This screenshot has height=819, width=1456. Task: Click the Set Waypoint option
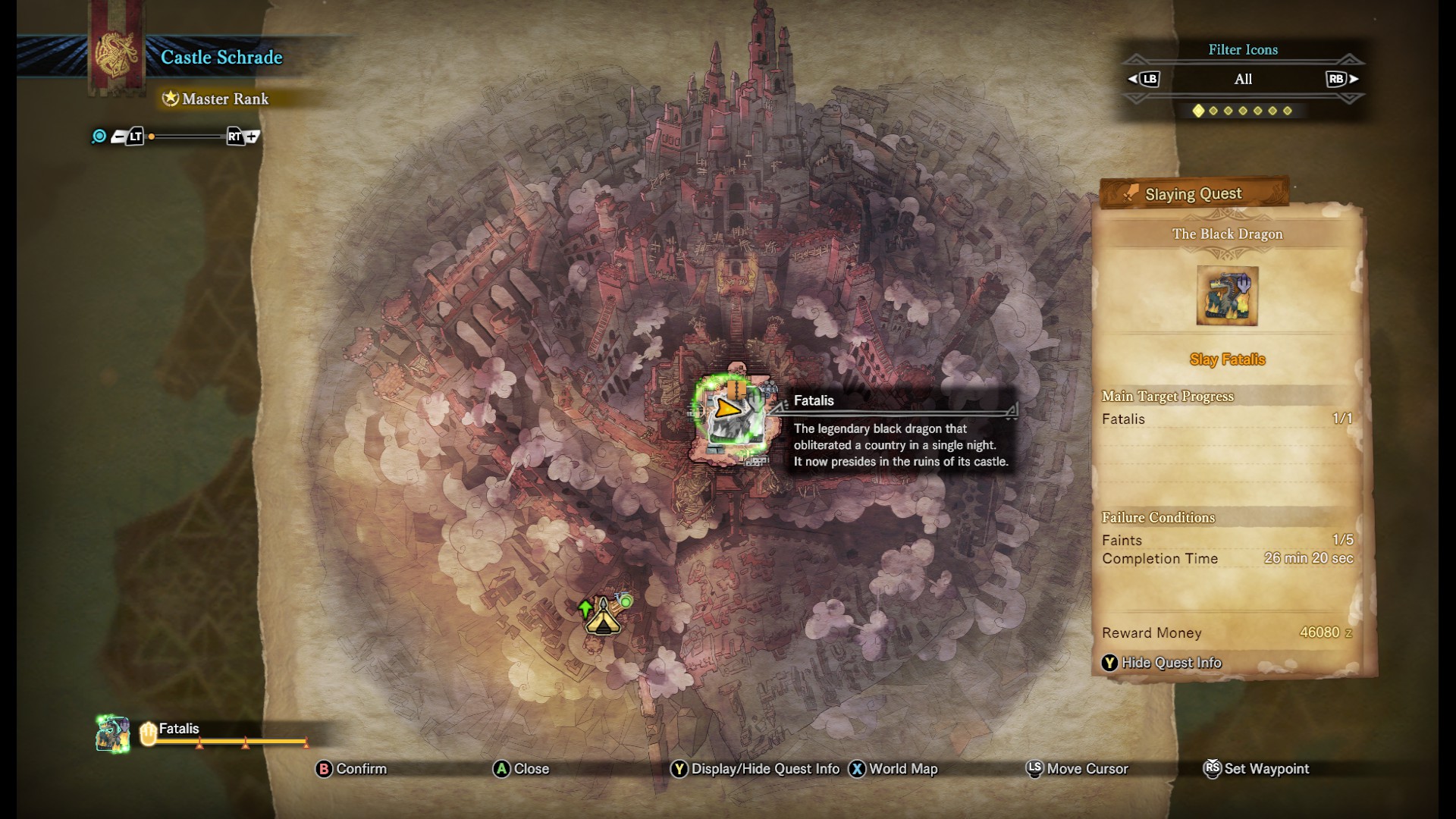click(x=1257, y=769)
